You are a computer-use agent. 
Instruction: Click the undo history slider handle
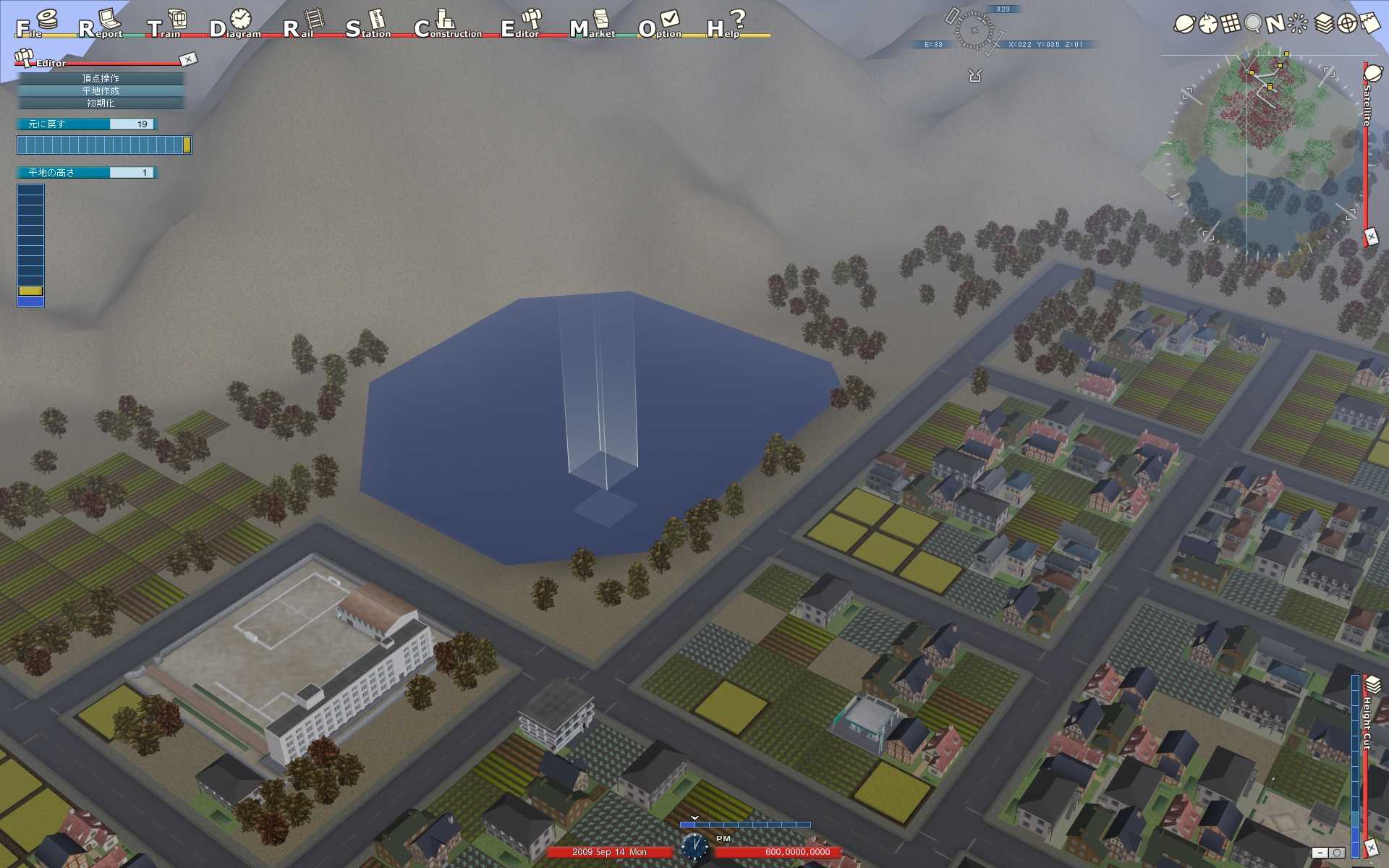pos(187,145)
